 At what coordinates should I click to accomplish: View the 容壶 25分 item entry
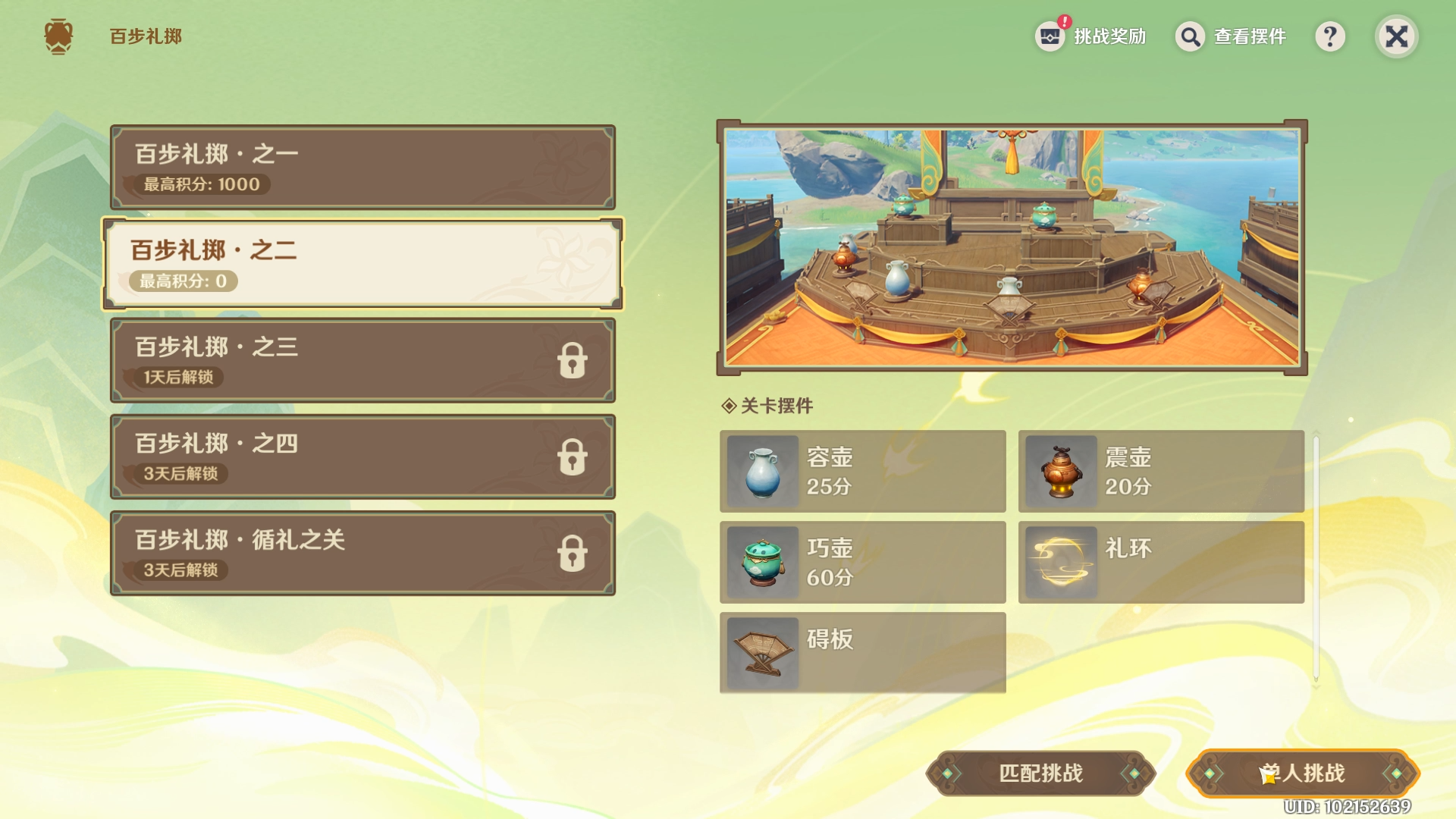click(862, 471)
